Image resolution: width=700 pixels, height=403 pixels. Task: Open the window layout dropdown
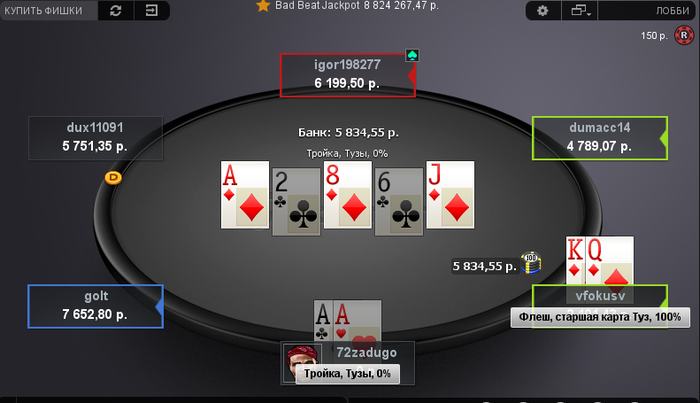pyautogui.click(x=579, y=11)
